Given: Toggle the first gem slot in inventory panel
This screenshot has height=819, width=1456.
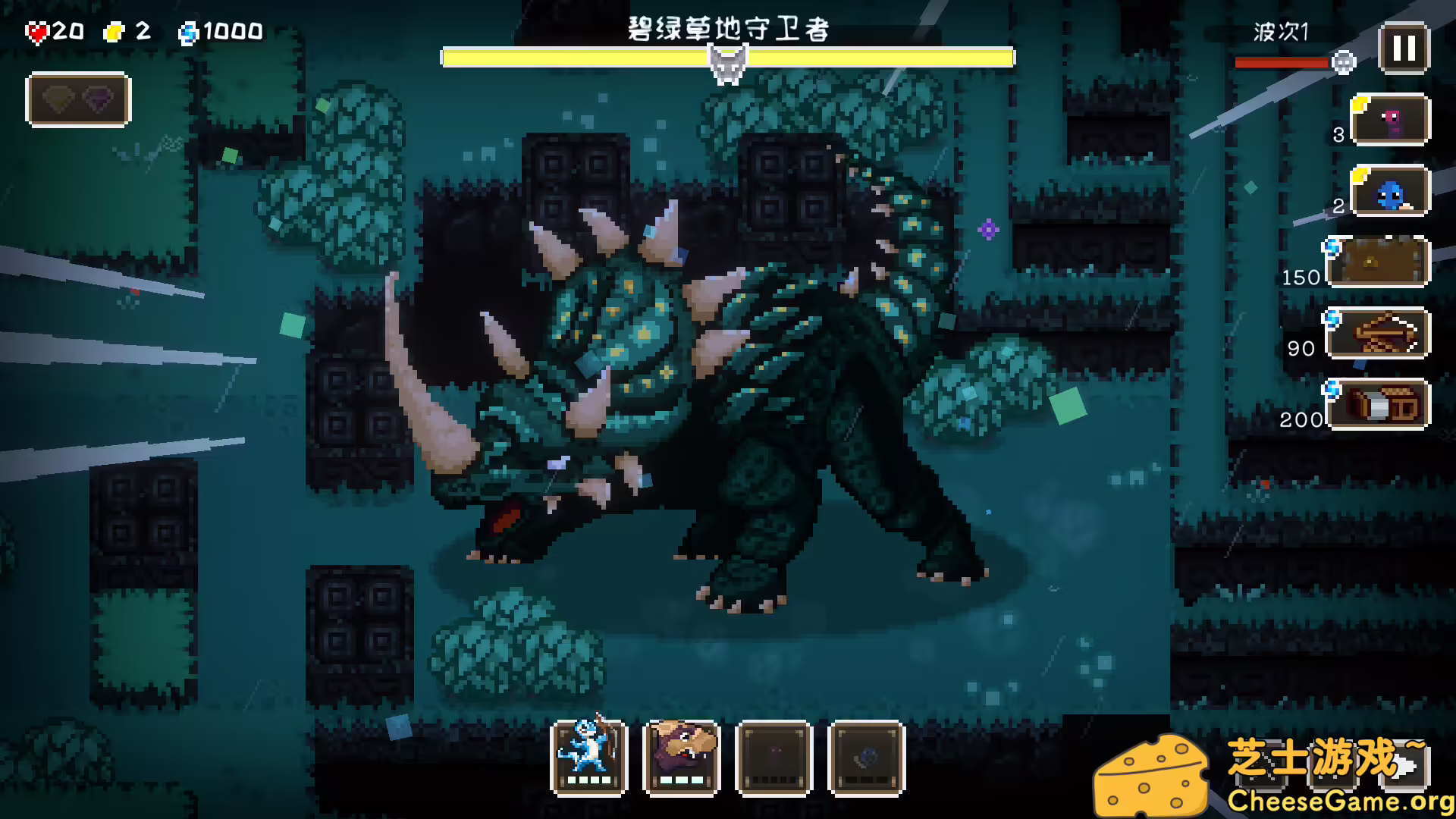Looking at the screenshot, I should pos(55,101).
